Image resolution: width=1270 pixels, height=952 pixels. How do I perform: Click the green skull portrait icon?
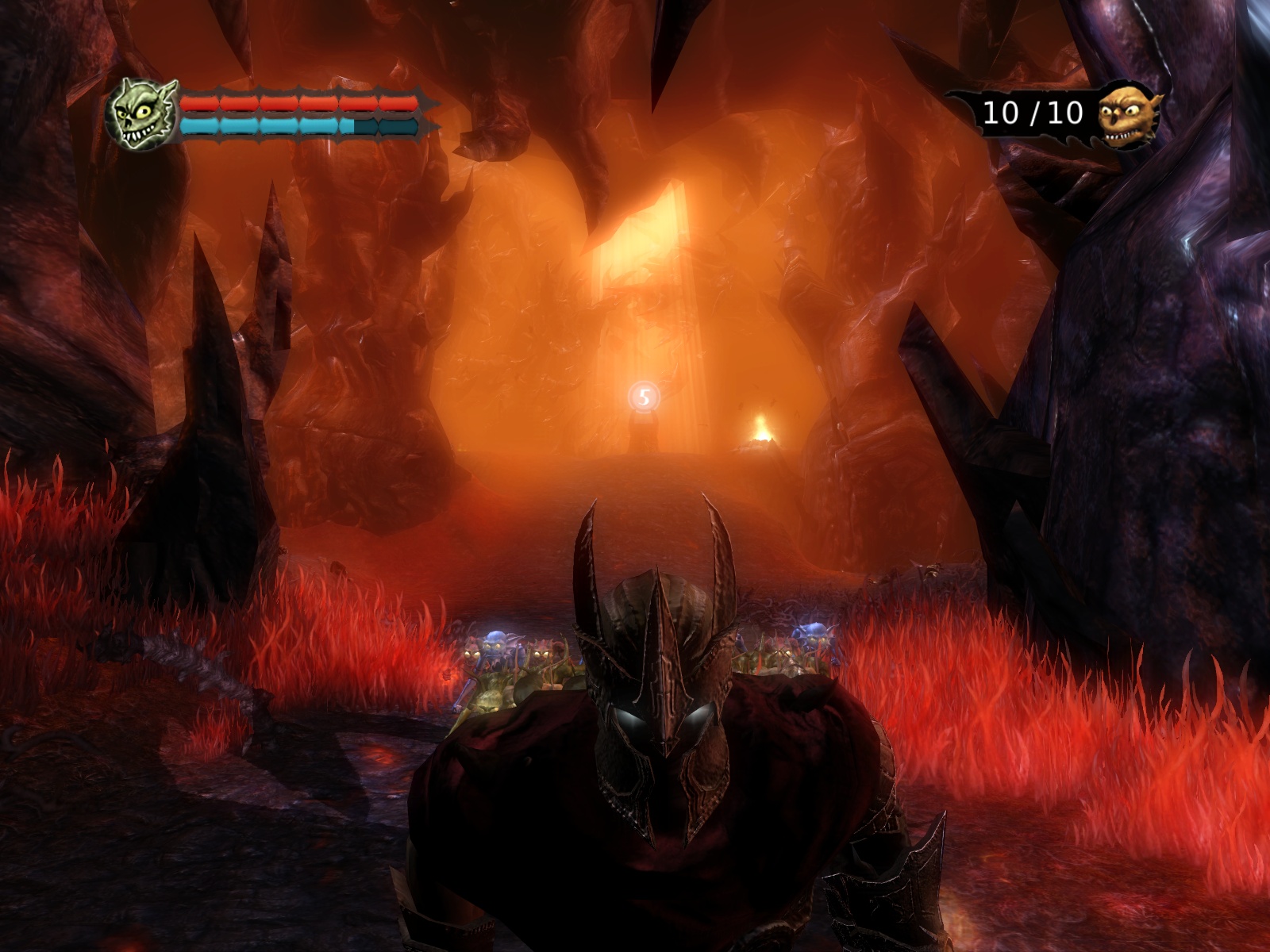coord(143,115)
